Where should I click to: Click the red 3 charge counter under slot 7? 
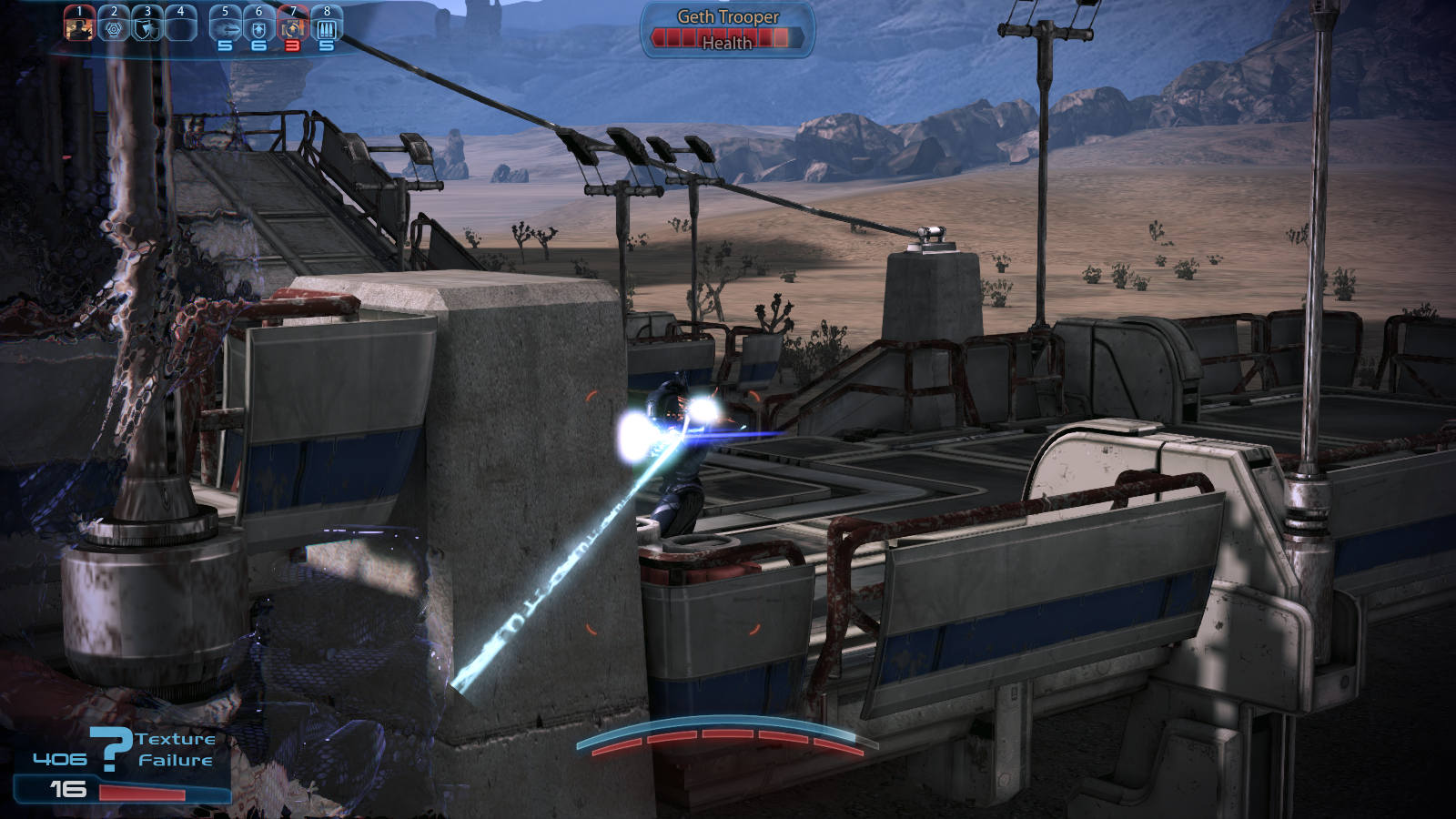click(x=293, y=44)
